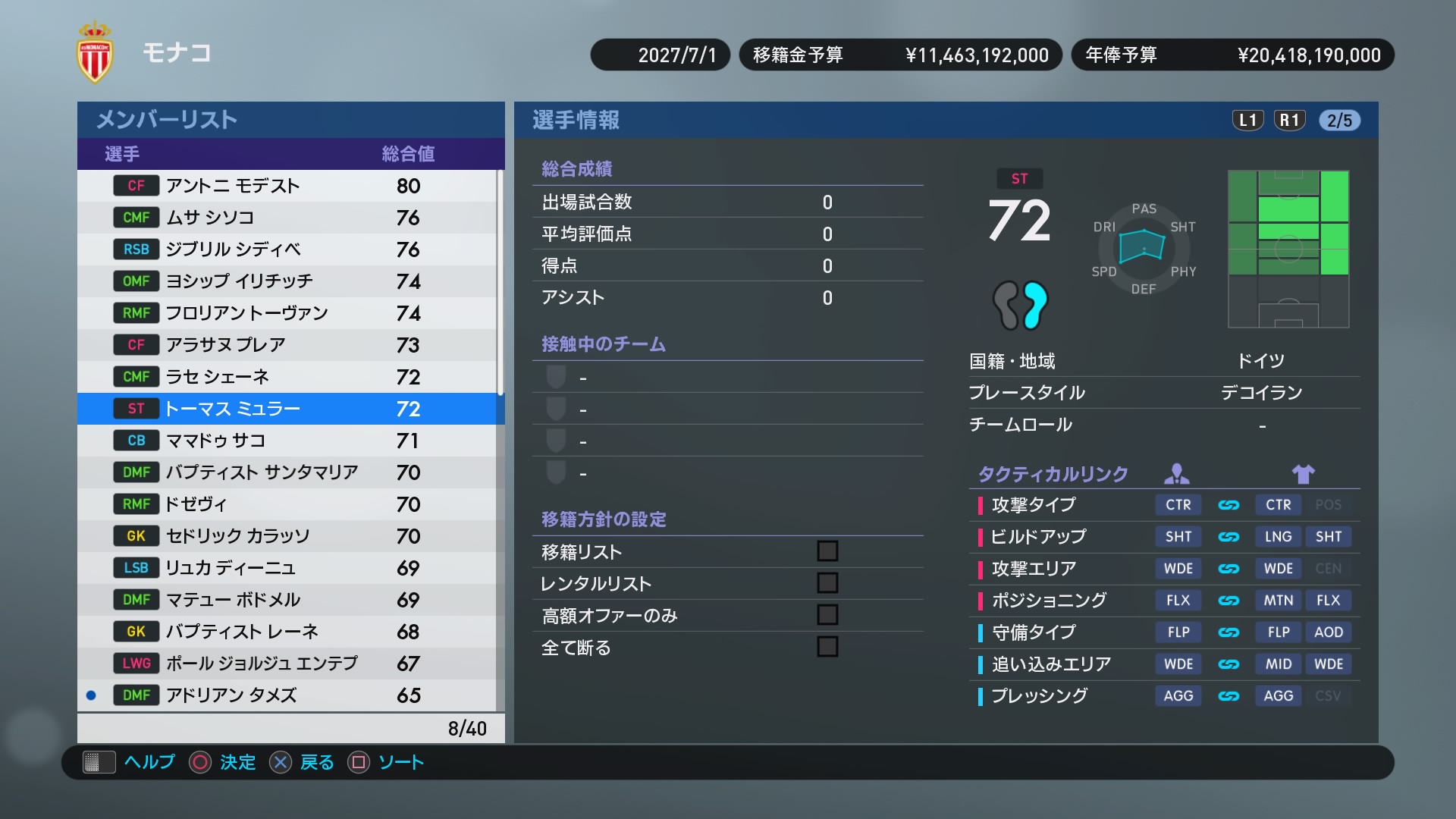
Task: Check the 全て断る option box
Action: [x=827, y=647]
